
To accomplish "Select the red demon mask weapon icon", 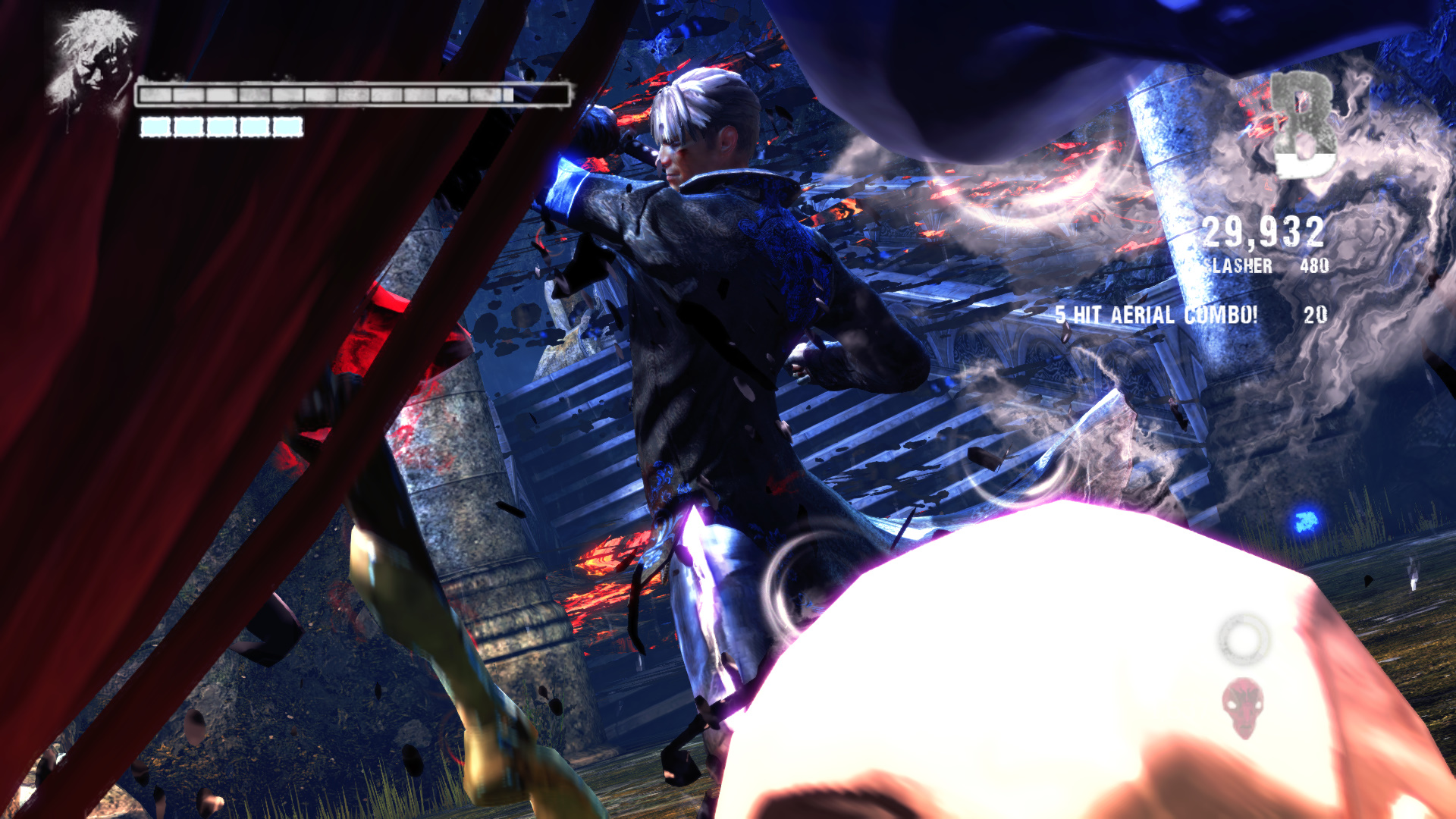I will [1243, 707].
